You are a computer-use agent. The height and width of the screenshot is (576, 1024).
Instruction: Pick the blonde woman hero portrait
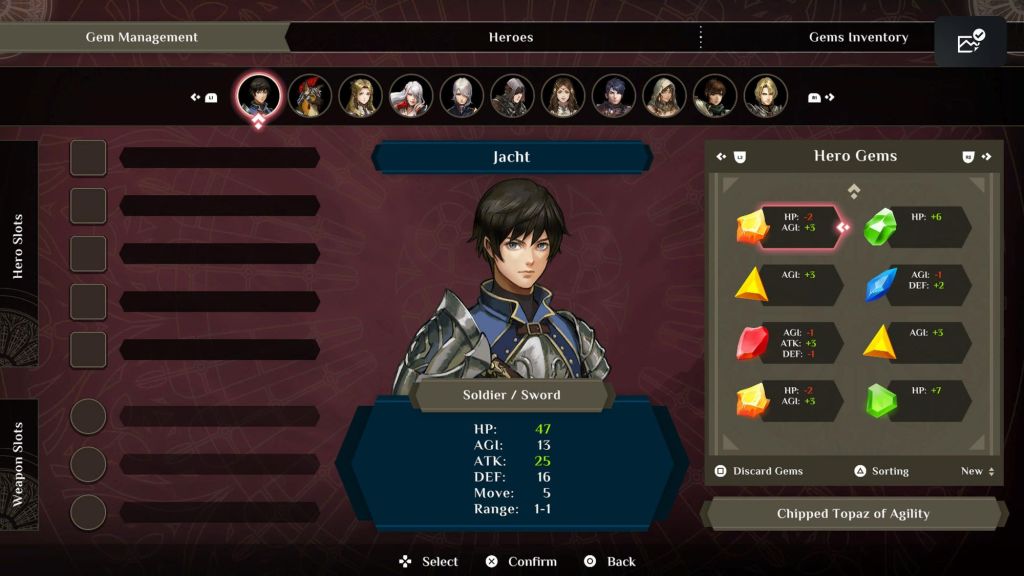click(x=360, y=96)
